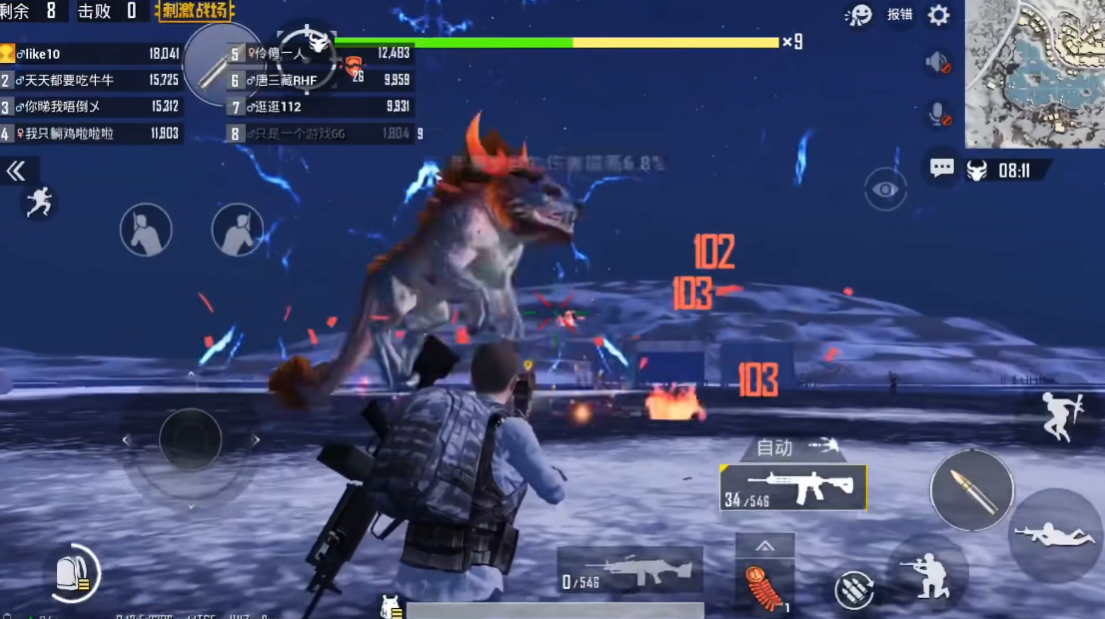This screenshot has width=1105, height=619.
Task: Crouch using the kneeling soldier button
Action: [927, 575]
